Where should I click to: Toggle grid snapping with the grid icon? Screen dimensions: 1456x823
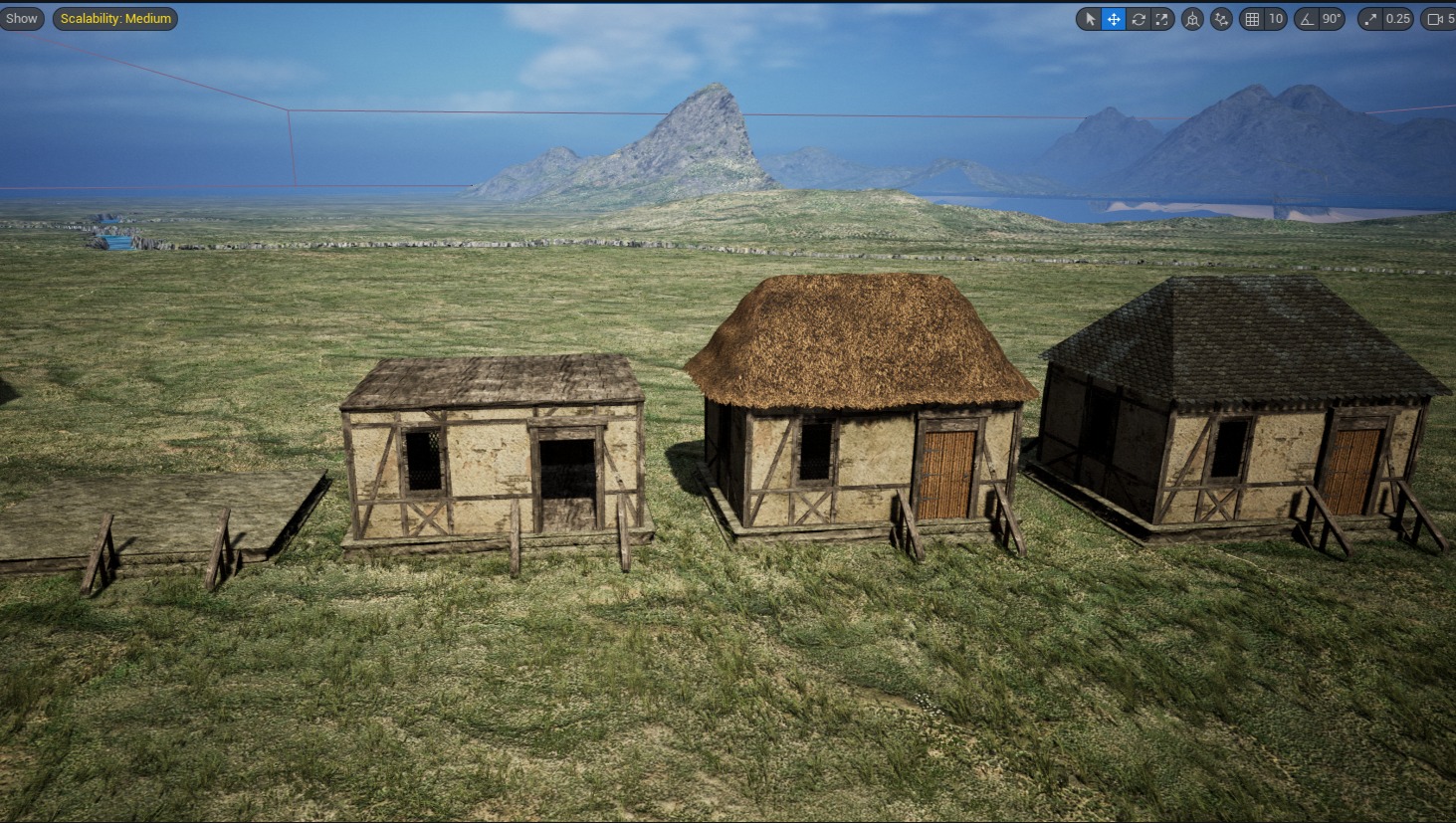click(x=1252, y=19)
